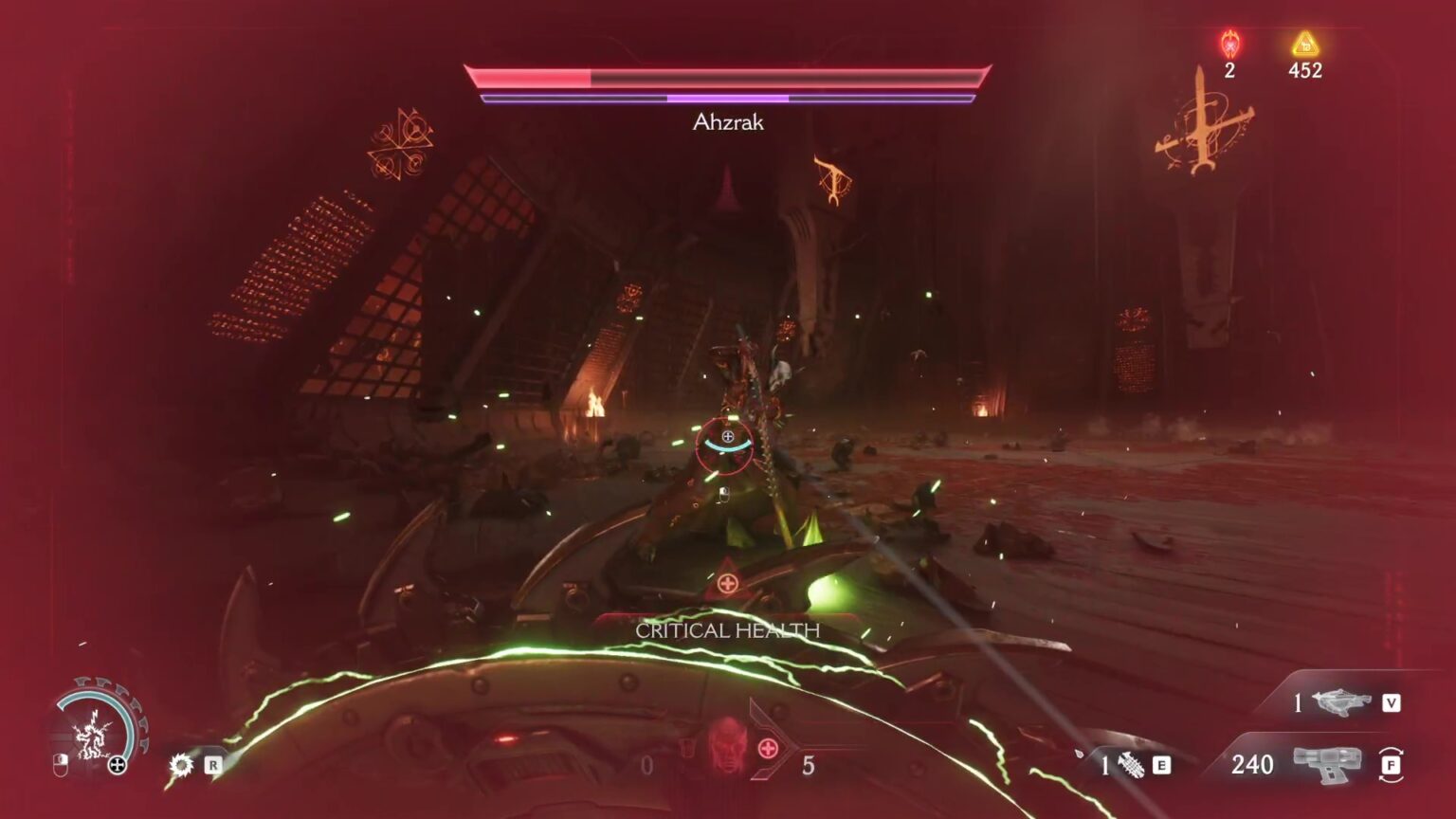Screen dimensions: 1456x819
Task: Click the red health cross icon near 5
Action: click(768, 748)
